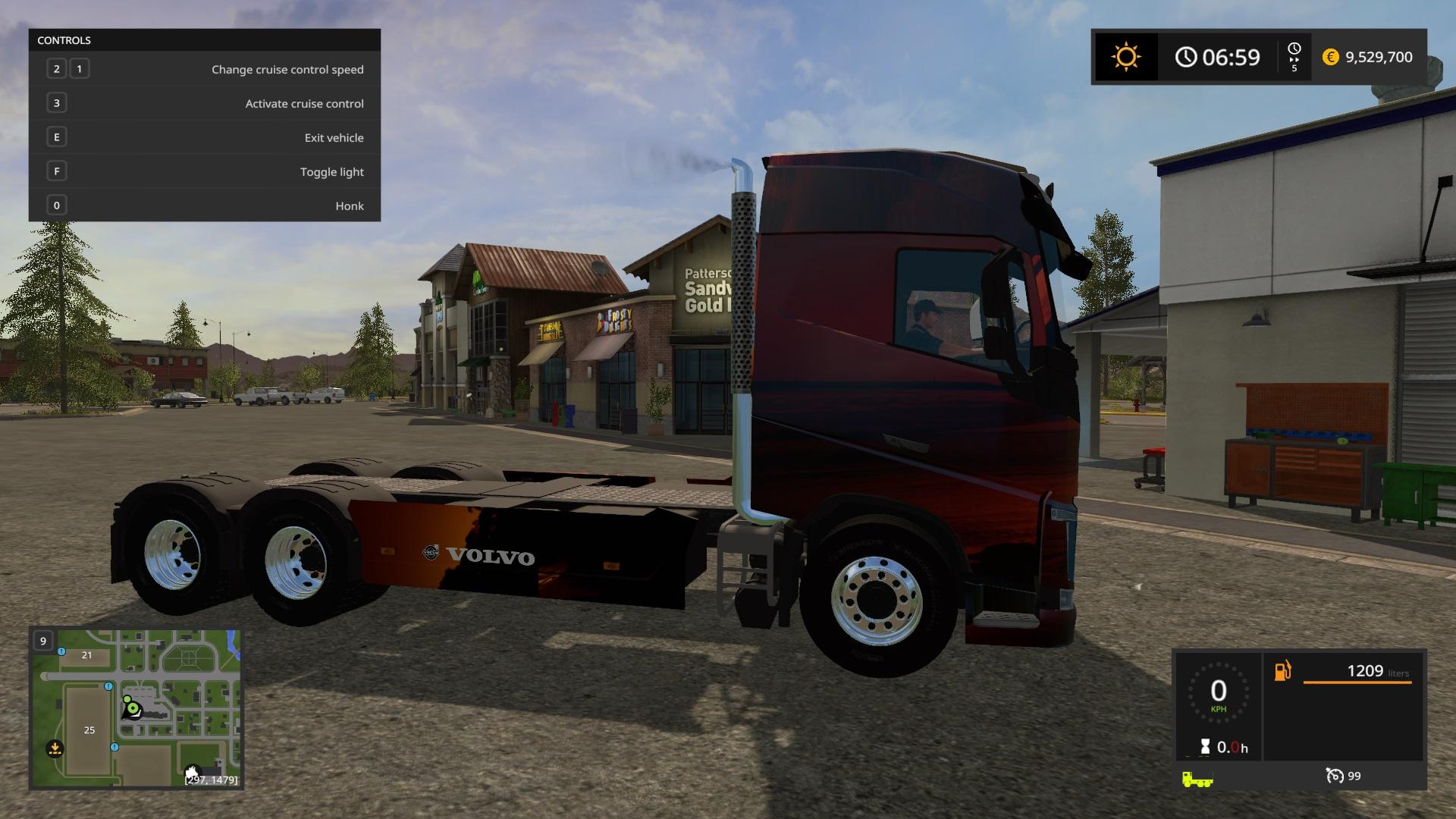Click the yellow truck vehicle icon
Image resolution: width=1456 pixels, height=819 pixels.
(1197, 779)
